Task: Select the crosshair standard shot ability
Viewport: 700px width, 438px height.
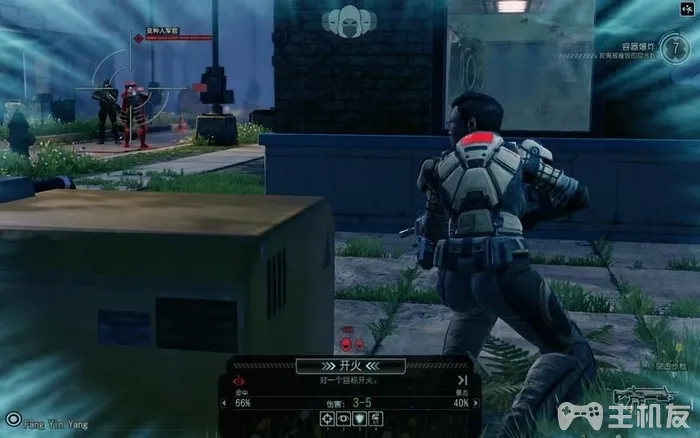Action: [327, 419]
